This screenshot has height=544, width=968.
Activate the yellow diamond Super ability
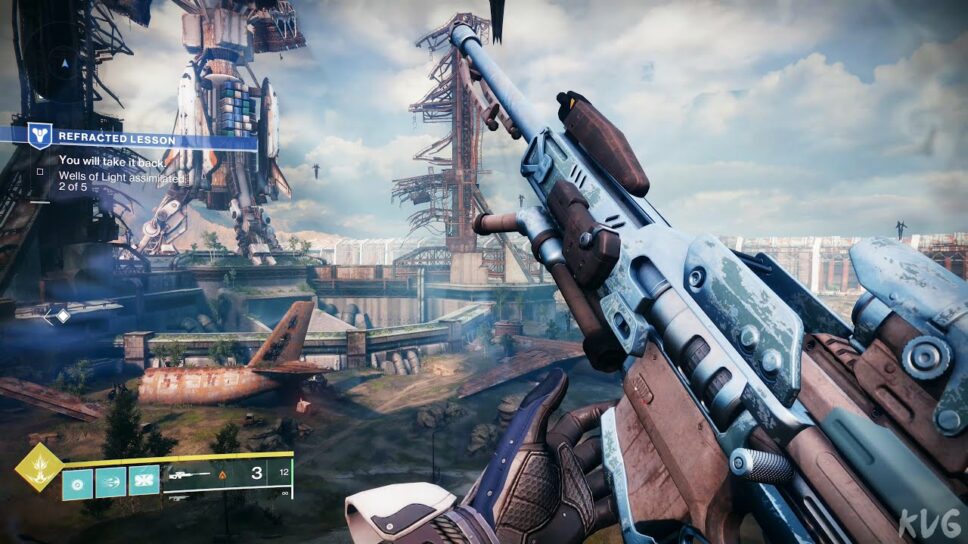(38, 468)
